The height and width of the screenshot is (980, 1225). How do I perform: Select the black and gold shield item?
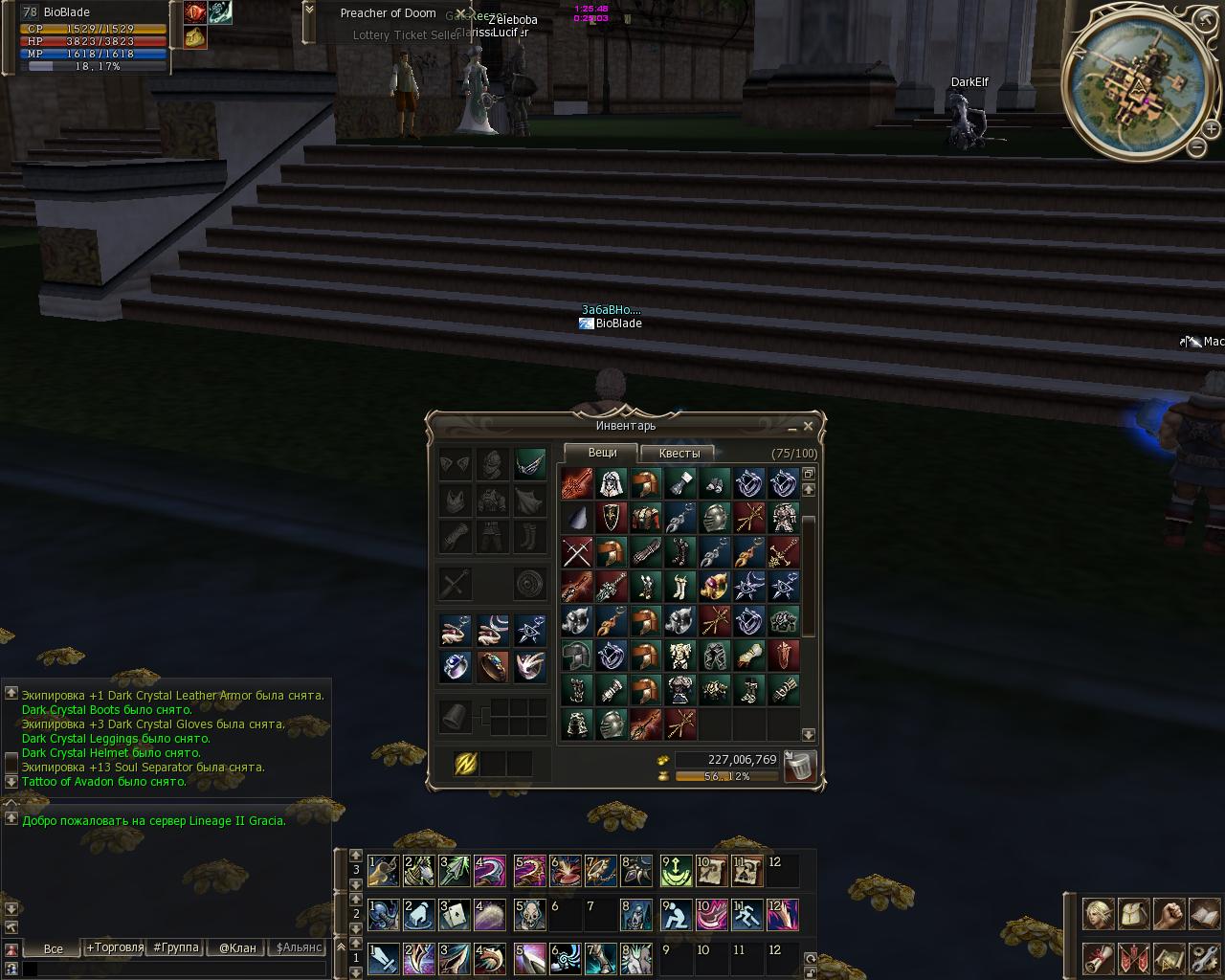612,518
